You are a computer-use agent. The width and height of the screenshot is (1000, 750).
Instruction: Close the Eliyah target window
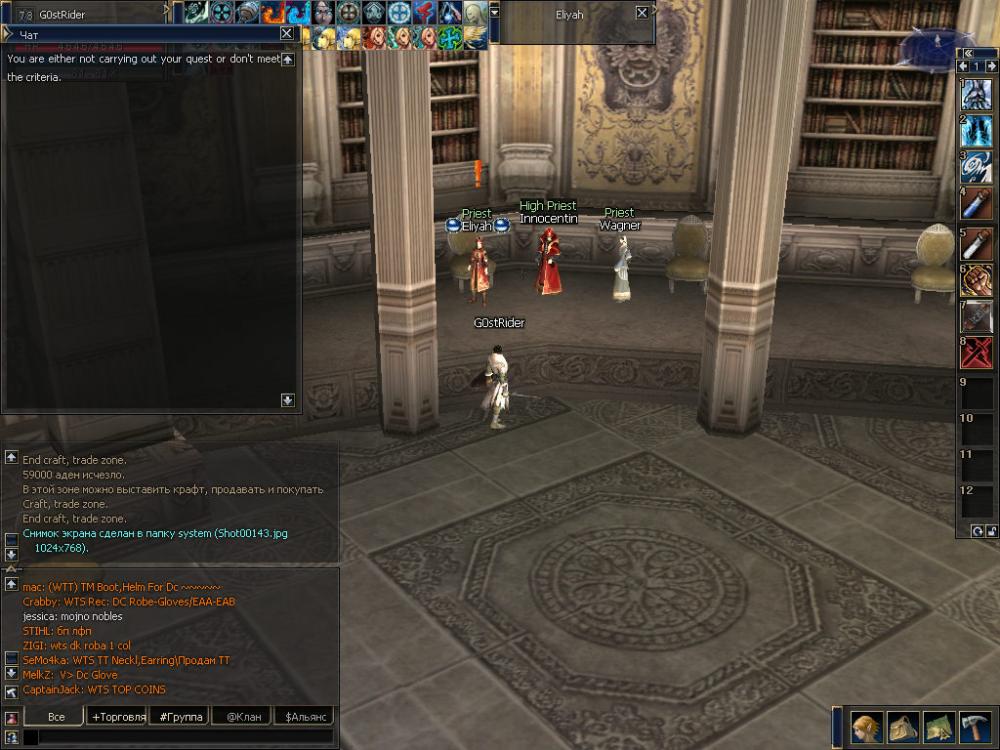point(641,14)
